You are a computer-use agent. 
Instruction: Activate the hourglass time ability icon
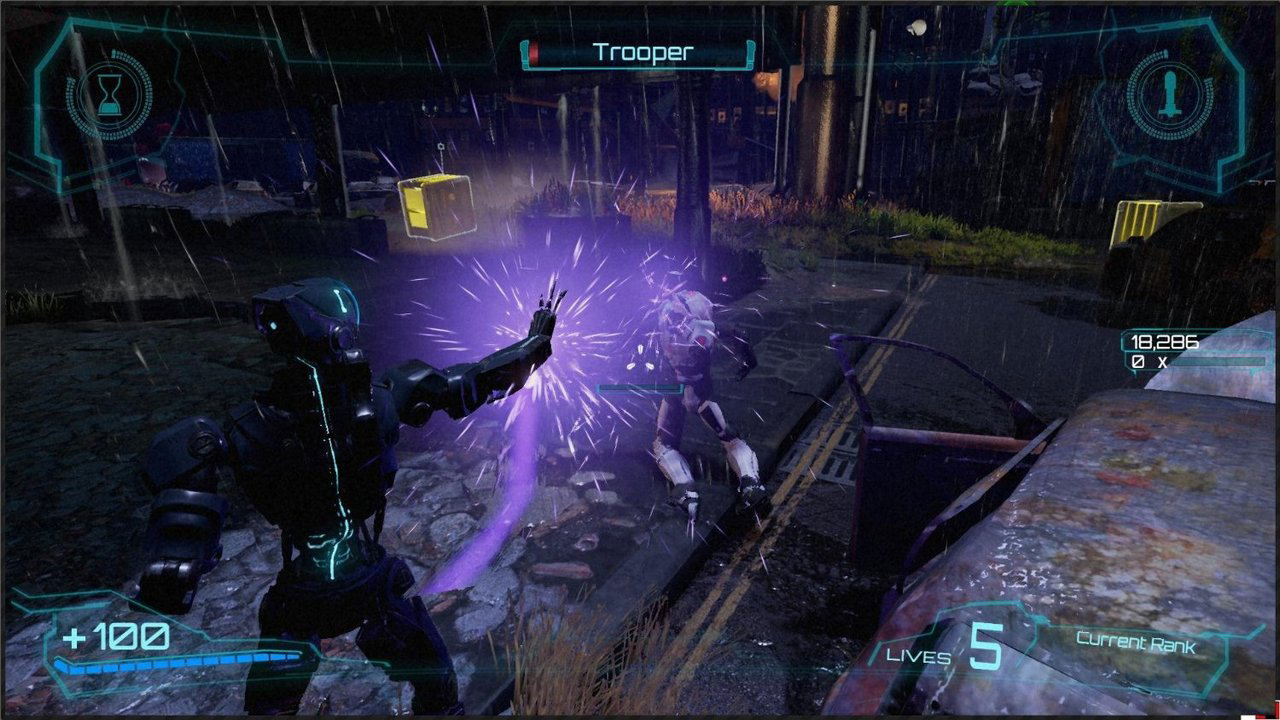tap(108, 96)
